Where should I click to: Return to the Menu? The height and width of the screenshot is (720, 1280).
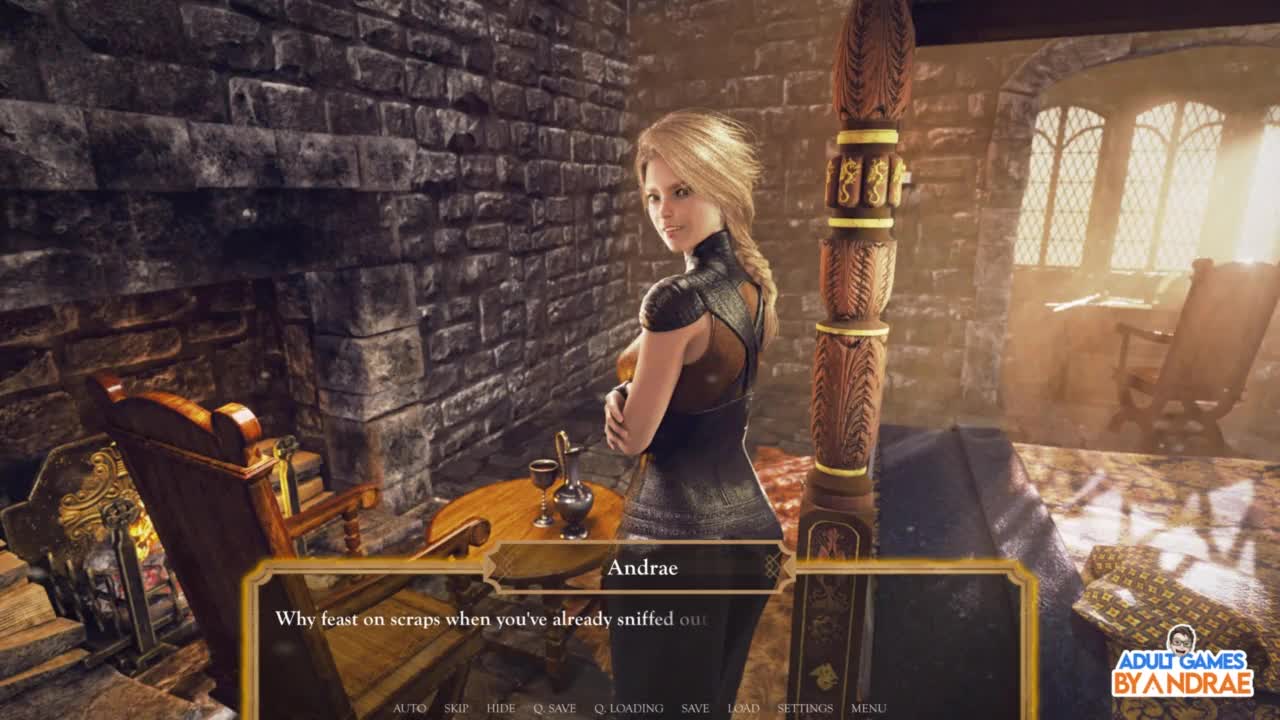(868, 708)
